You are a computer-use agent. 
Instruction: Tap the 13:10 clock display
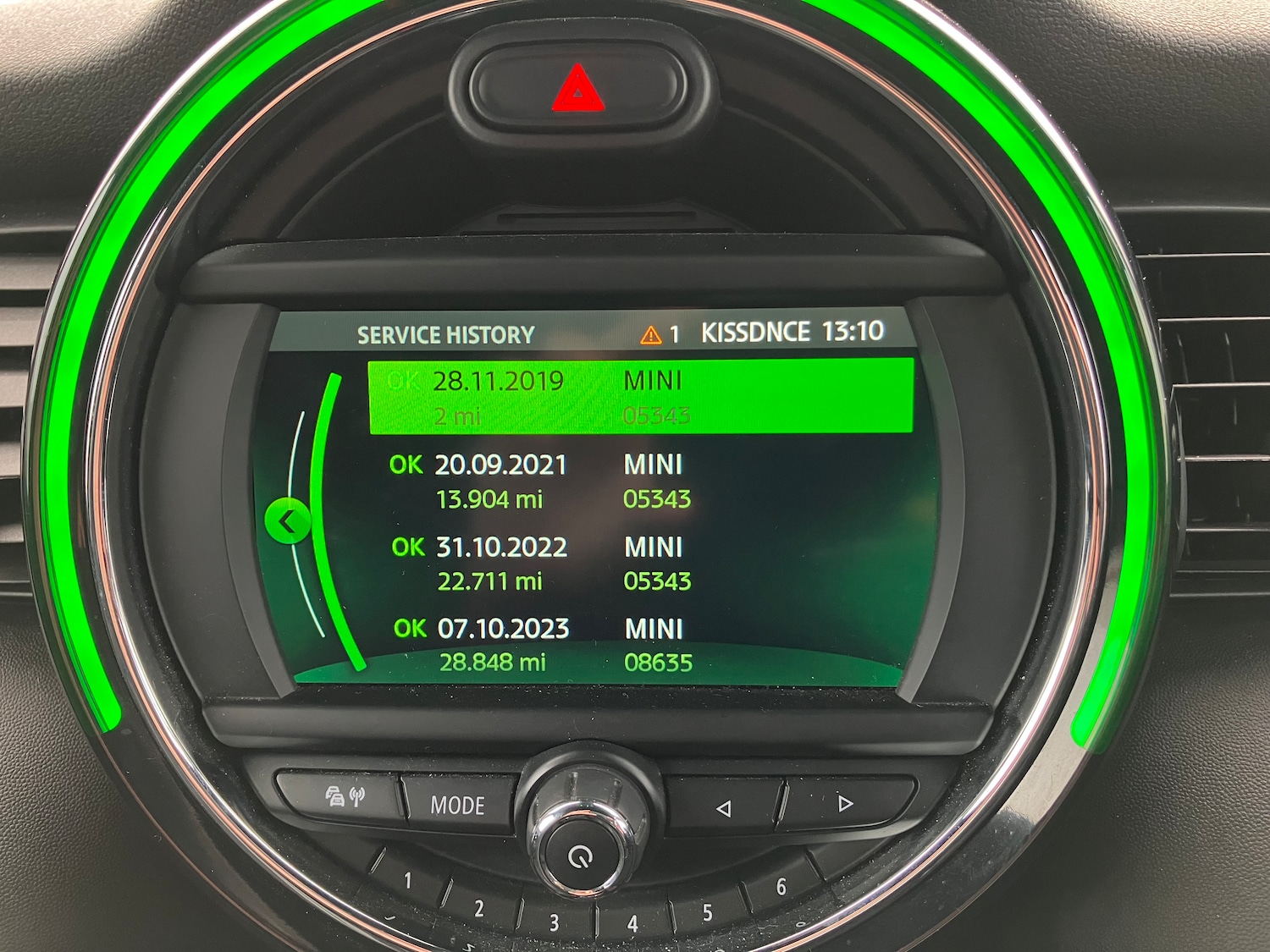tap(853, 333)
